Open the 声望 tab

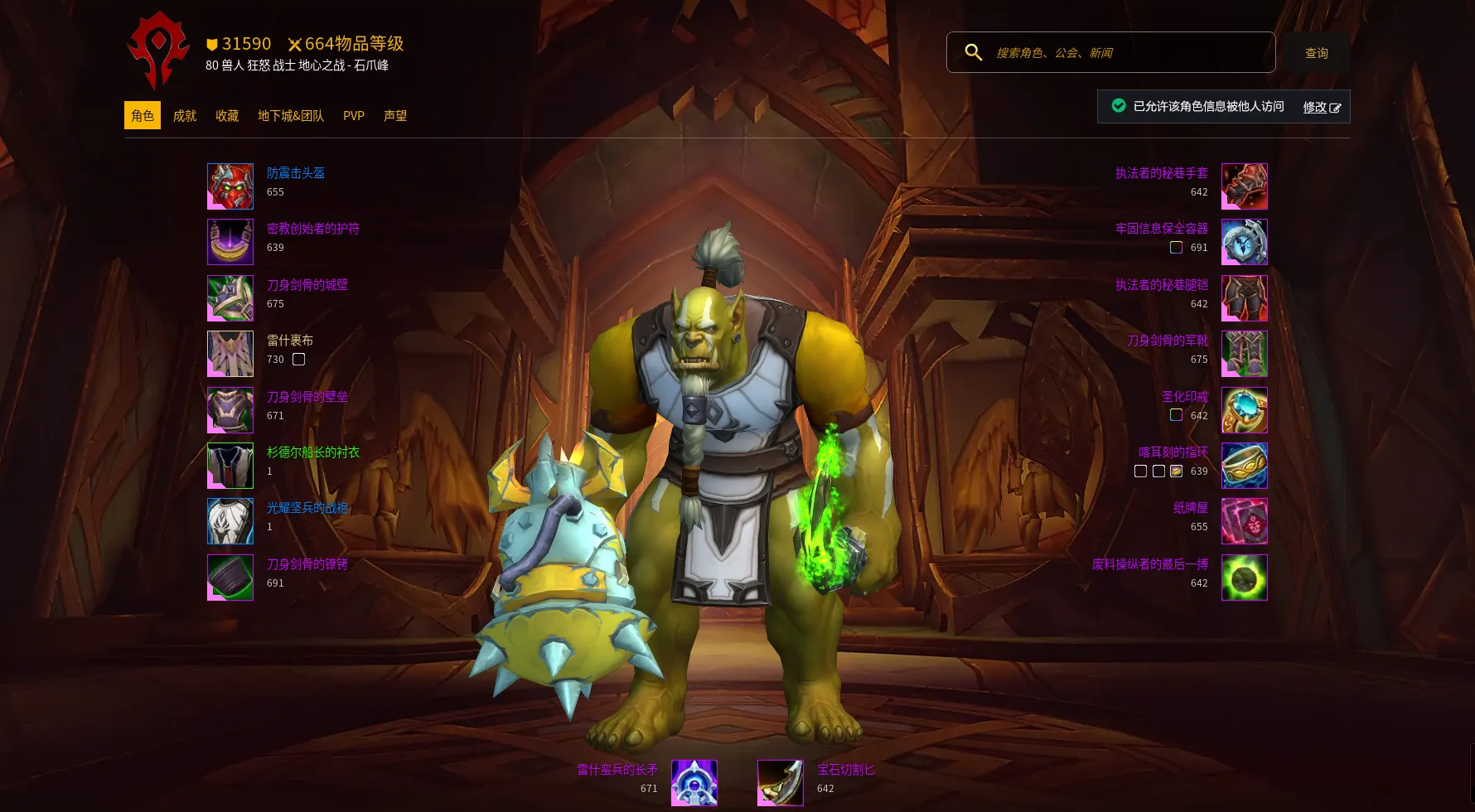395,116
